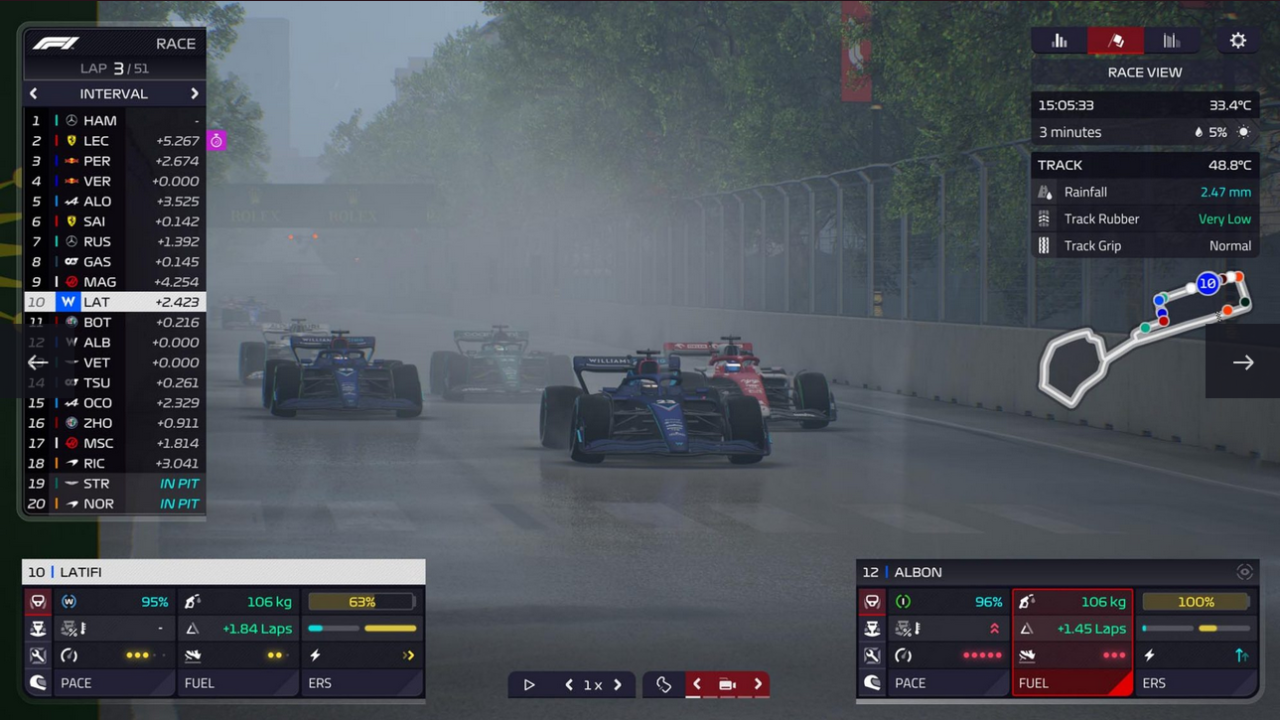This screenshot has width=1280, height=720.
Task: Switch to the next camera view
Action: pos(758,685)
